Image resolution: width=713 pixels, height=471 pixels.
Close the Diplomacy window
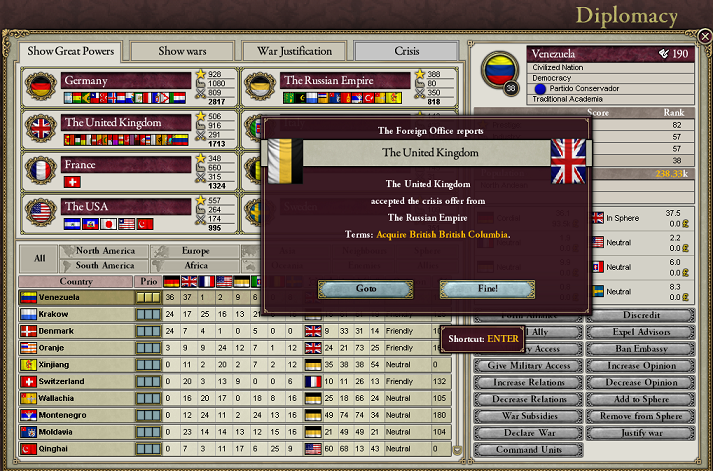click(704, 37)
